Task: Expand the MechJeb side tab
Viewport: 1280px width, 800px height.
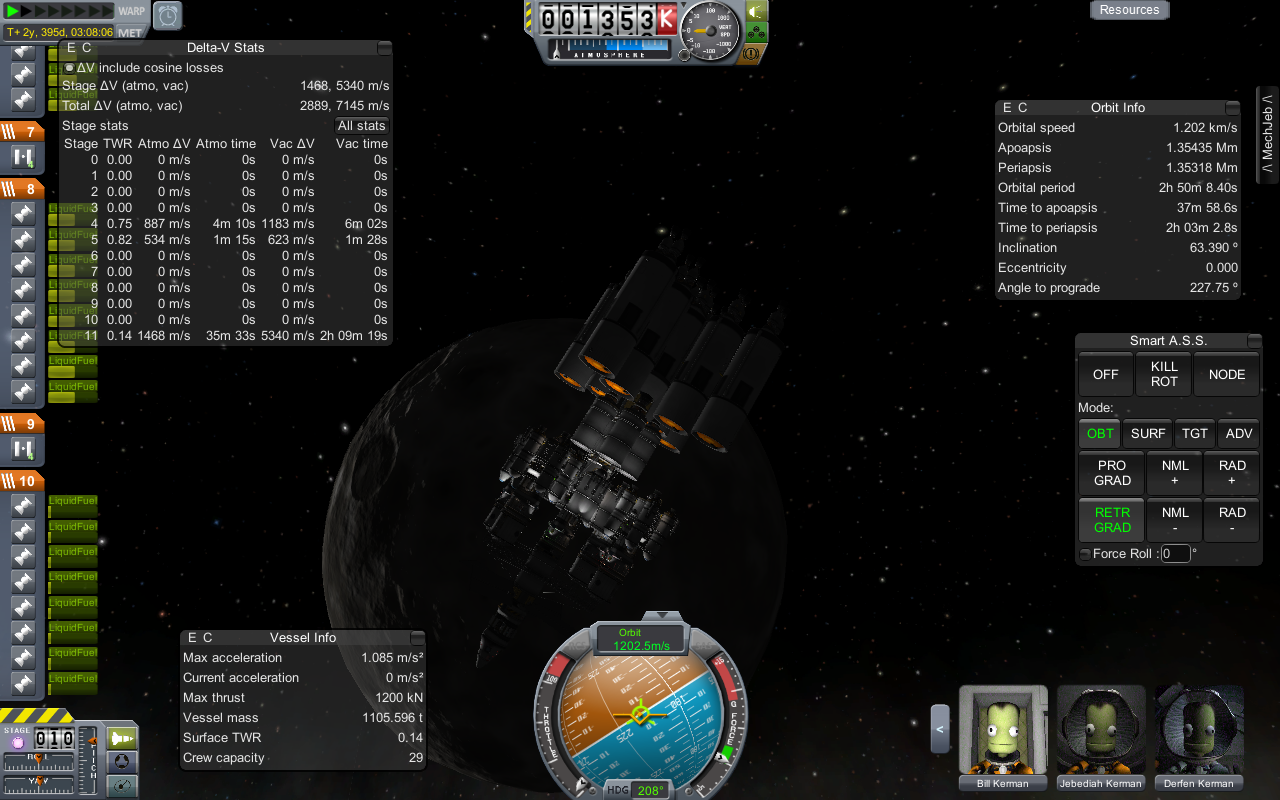Action: 1267,135
